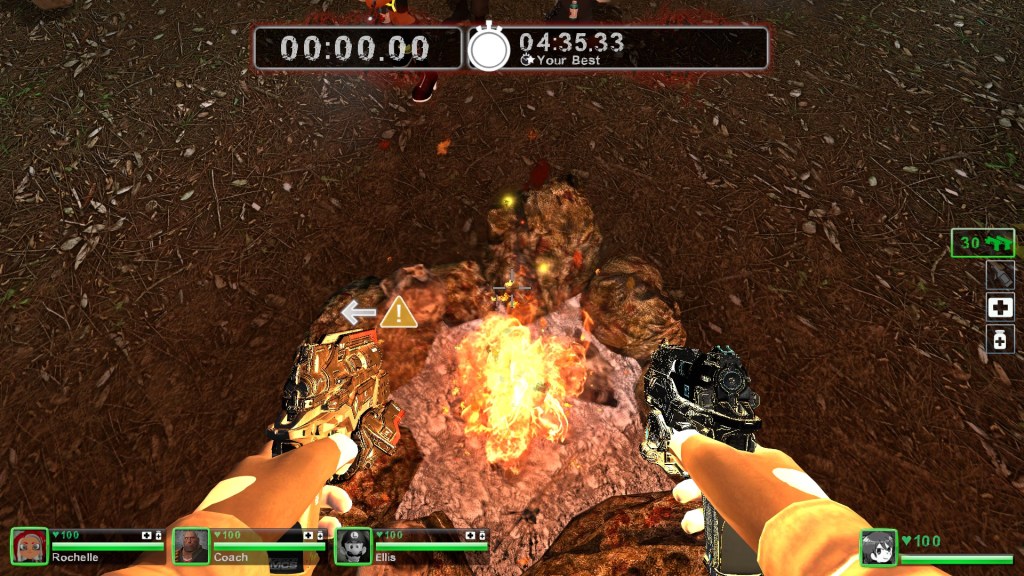
Task: Click Coach's teammate portrait
Action: pyautogui.click(x=190, y=546)
